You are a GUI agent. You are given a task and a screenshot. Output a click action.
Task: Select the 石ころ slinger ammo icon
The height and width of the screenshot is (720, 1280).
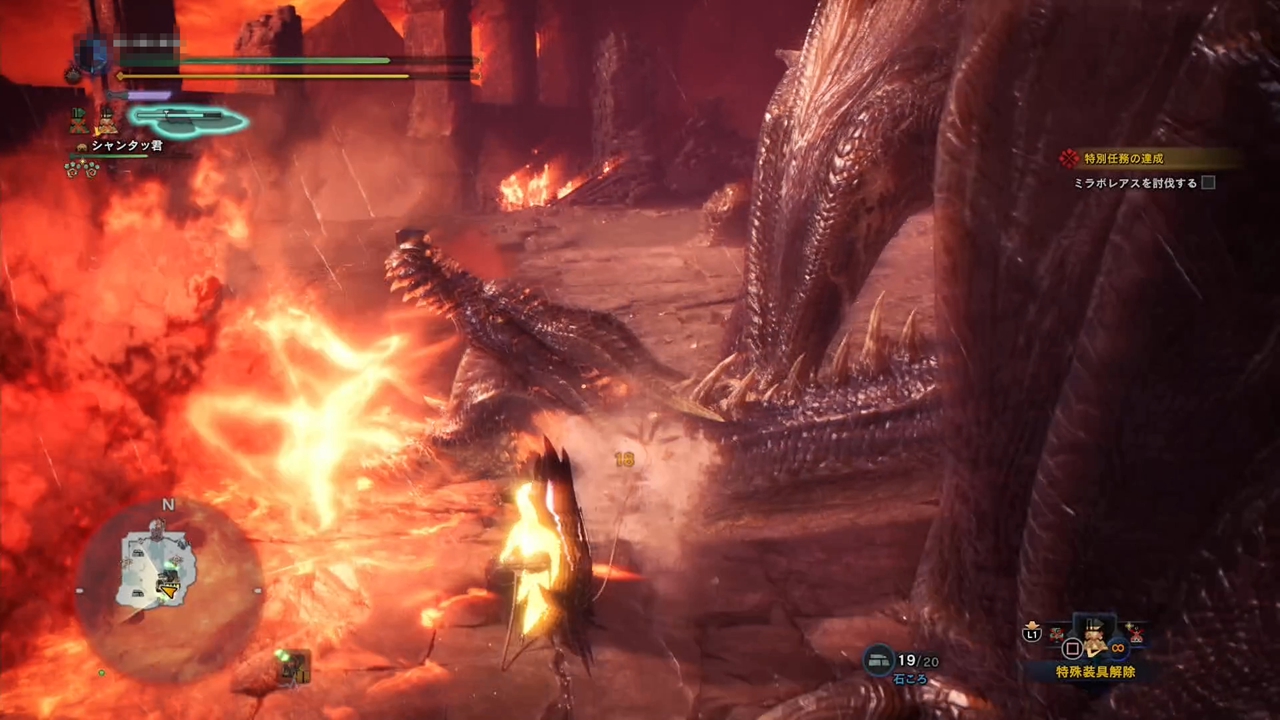879,658
